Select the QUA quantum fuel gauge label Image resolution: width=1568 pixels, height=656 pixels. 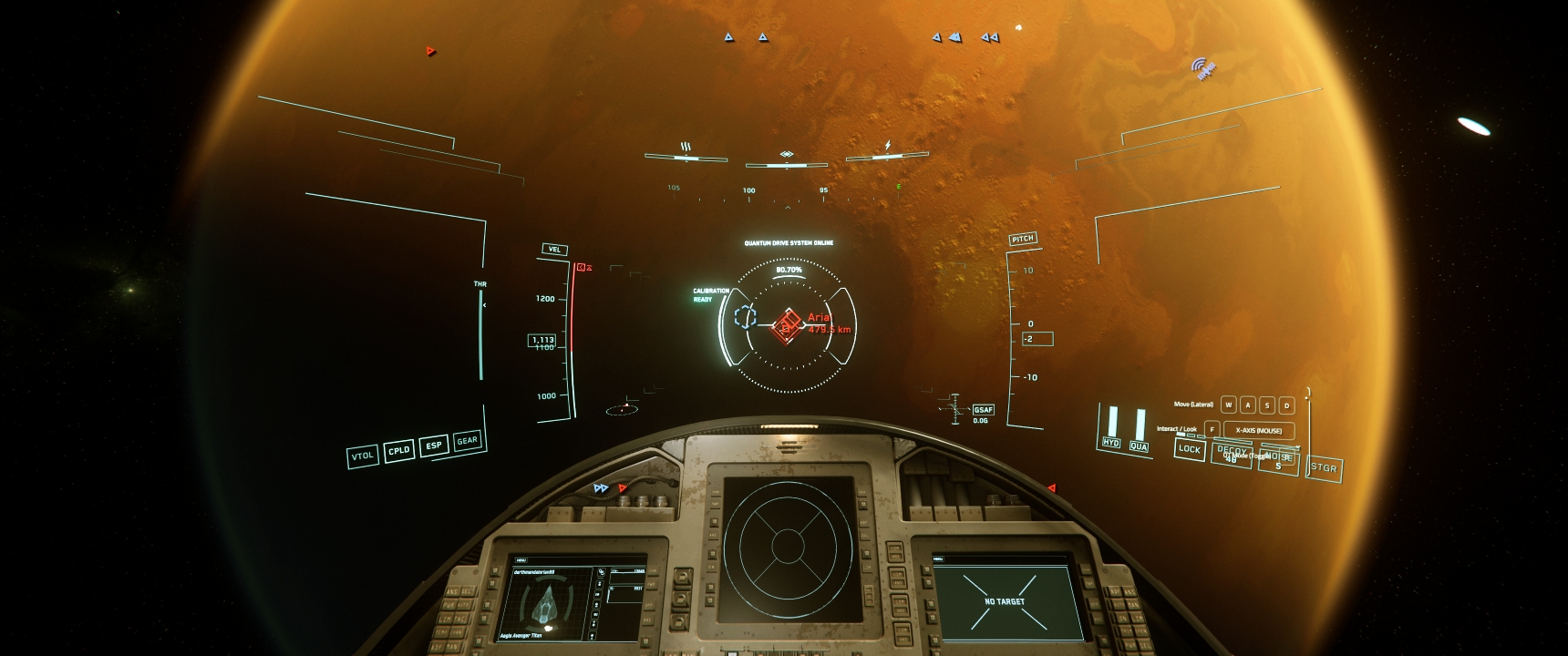click(1139, 446)
